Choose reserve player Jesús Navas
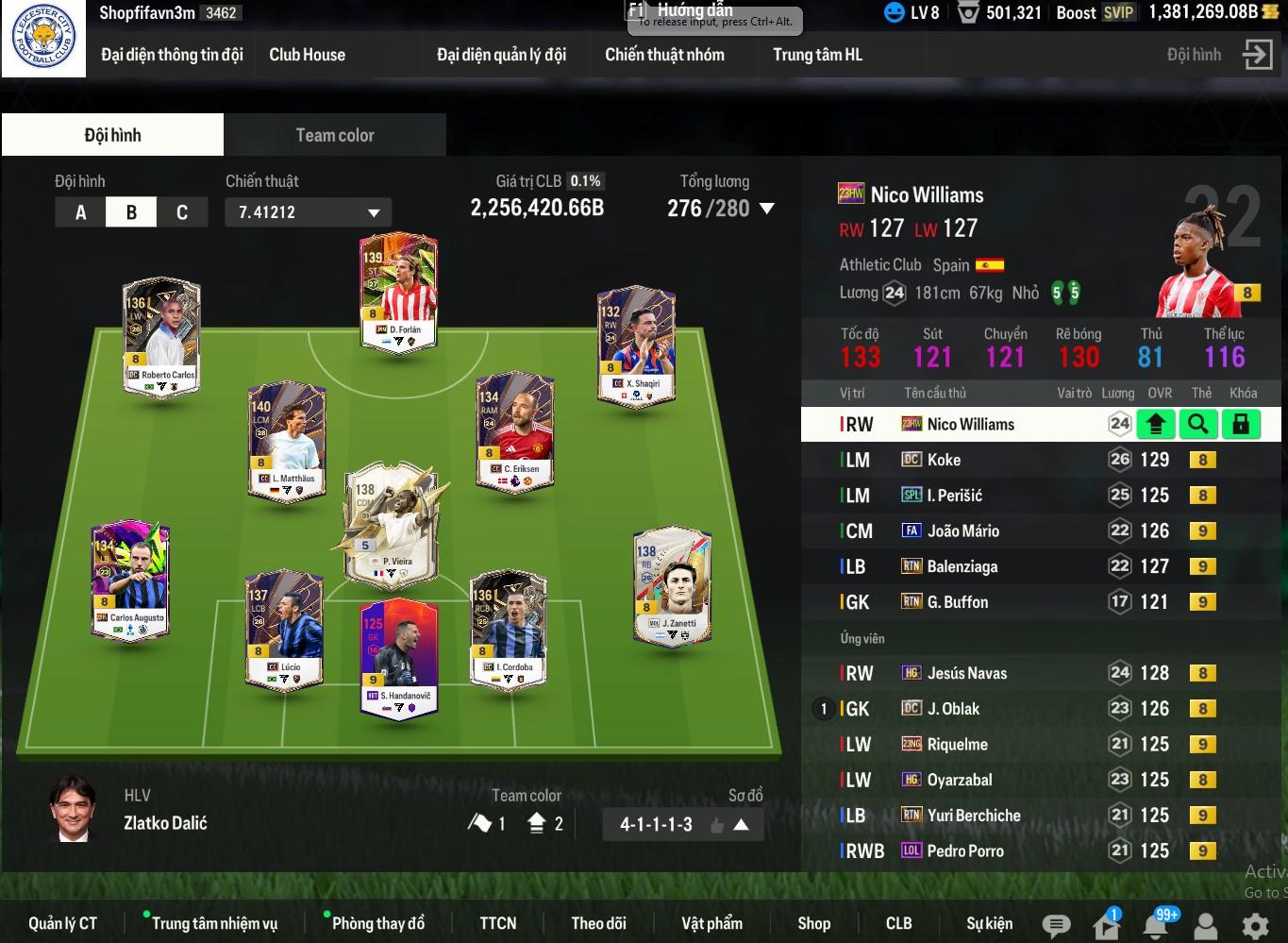This screenshot has height=943, width=1288. point(966,673)
